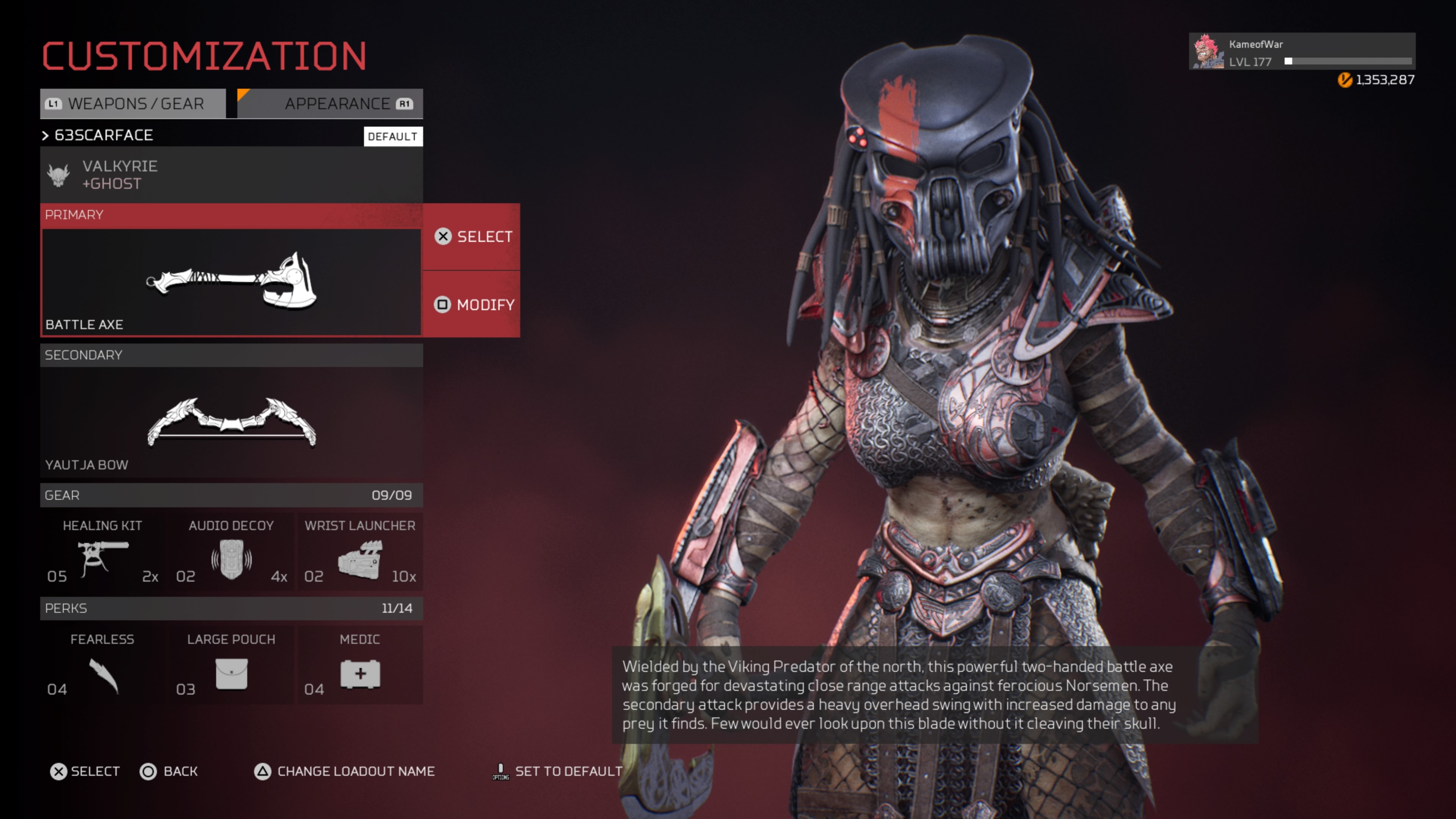The width and height of the screenshot is (1456, 819).
Task: Select the Battle Axe primary weapon slot
Action: (231, 281)
